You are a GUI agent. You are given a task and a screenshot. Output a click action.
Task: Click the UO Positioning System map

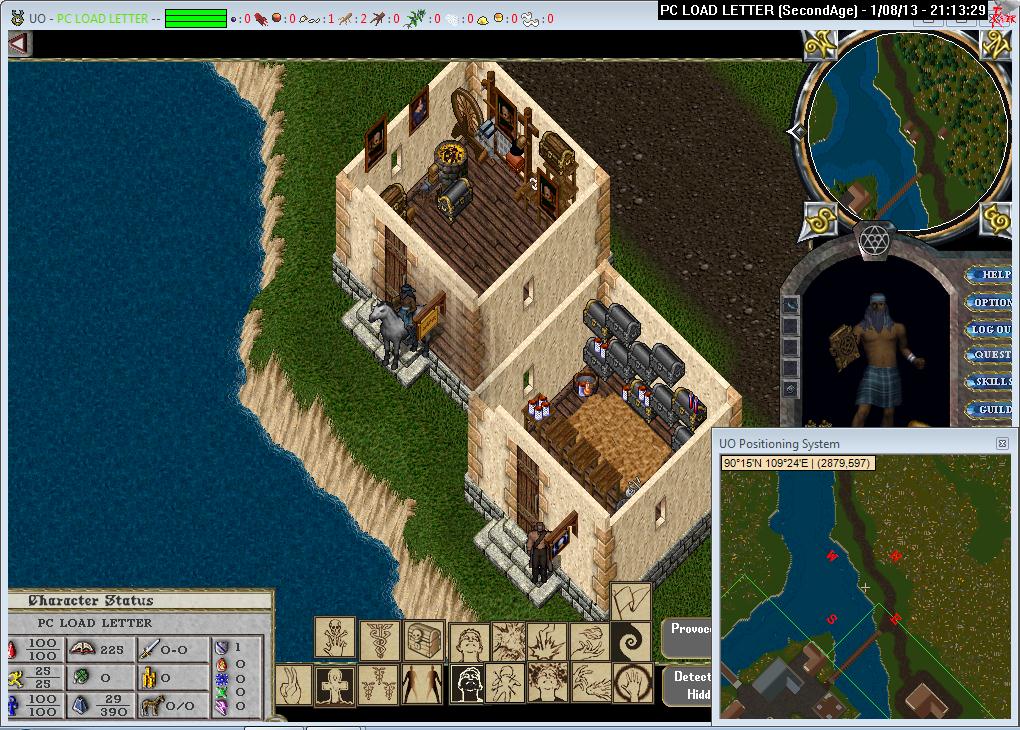click(864, 590)
